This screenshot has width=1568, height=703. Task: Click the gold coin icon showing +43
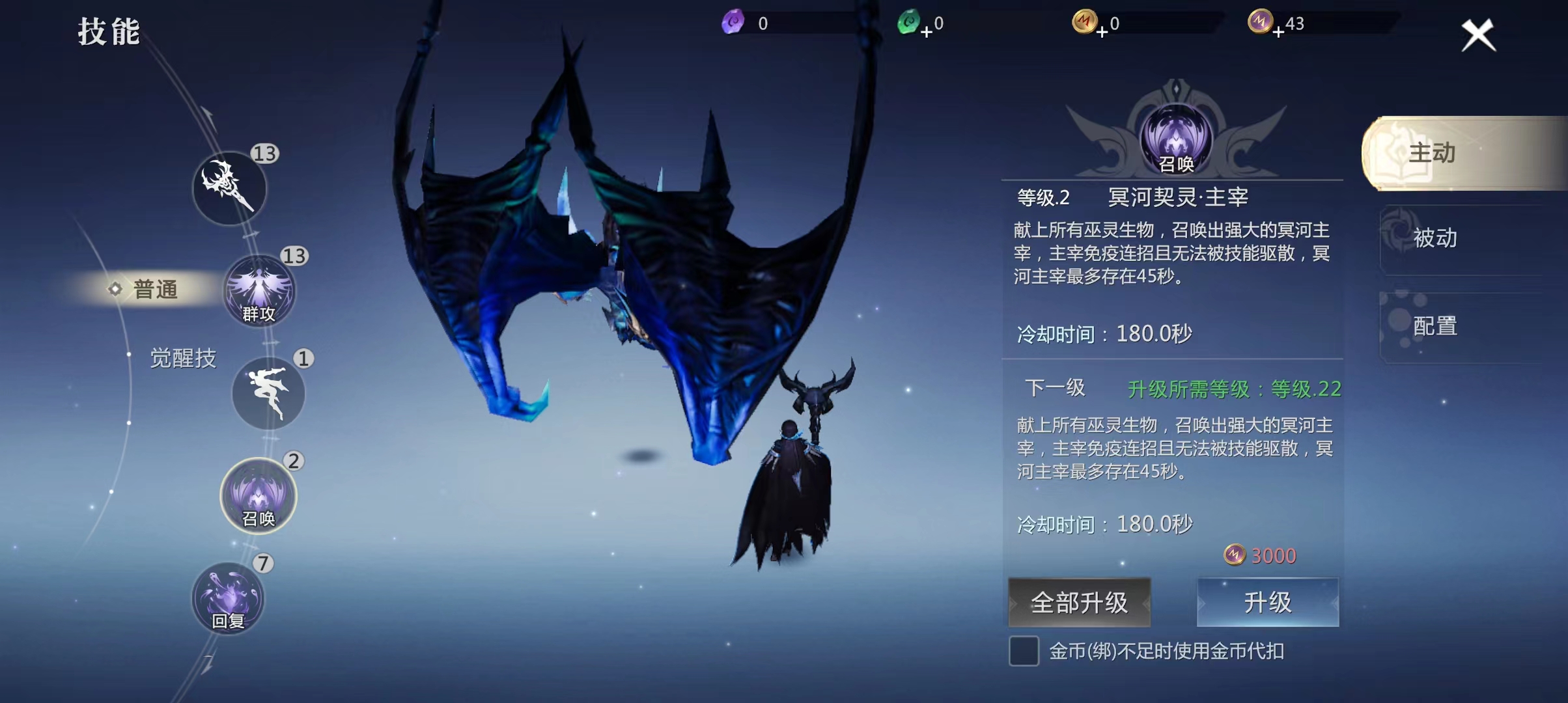click(x=1261, y=22)
